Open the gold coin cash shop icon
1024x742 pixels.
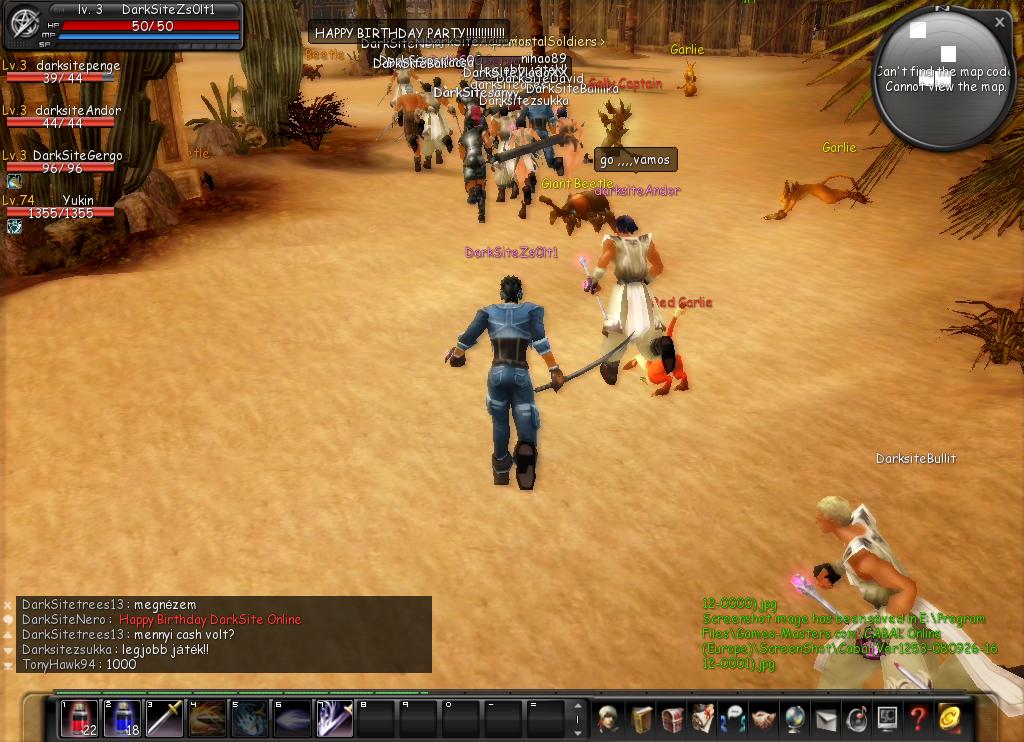[x=948, y=718]
